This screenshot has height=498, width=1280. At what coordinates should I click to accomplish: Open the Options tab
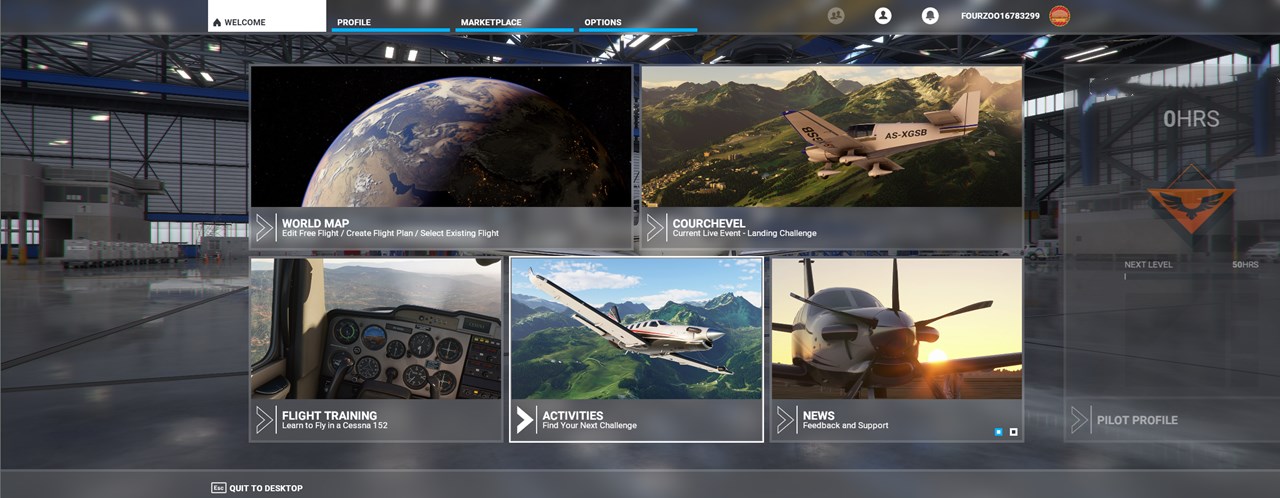pos(637,21)
